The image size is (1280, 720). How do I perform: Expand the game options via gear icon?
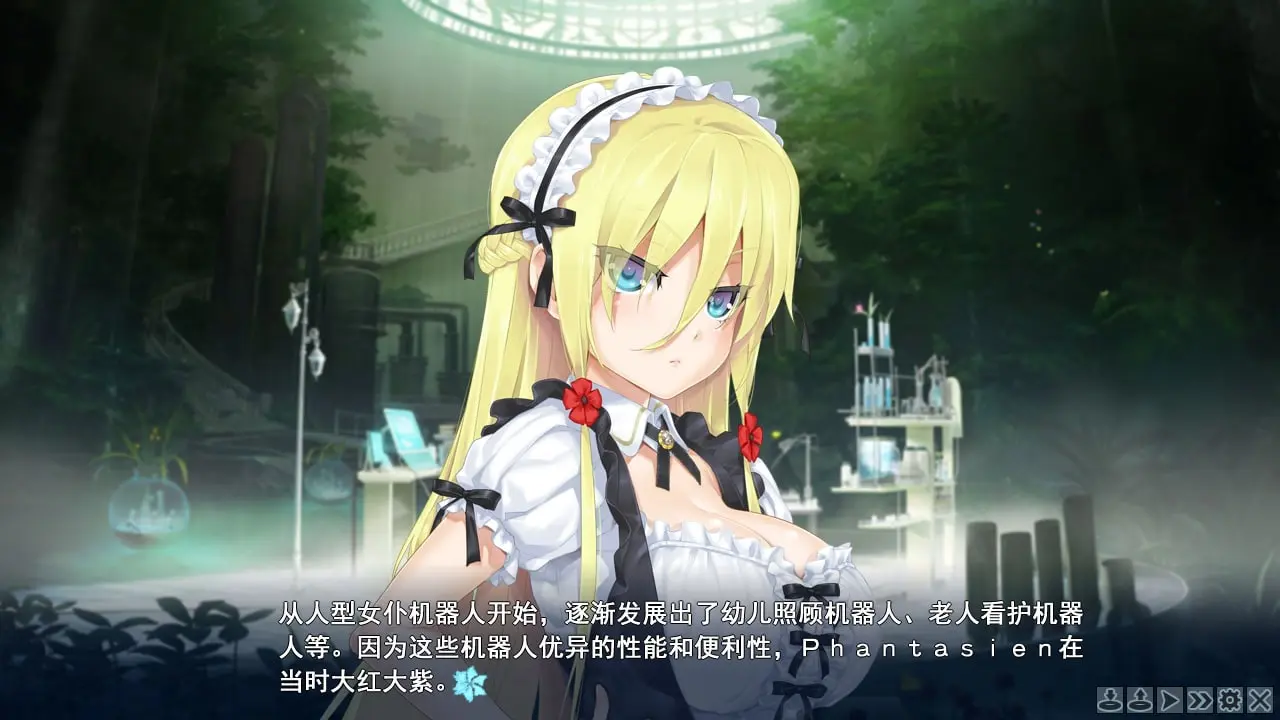(x=1232, y=700)
